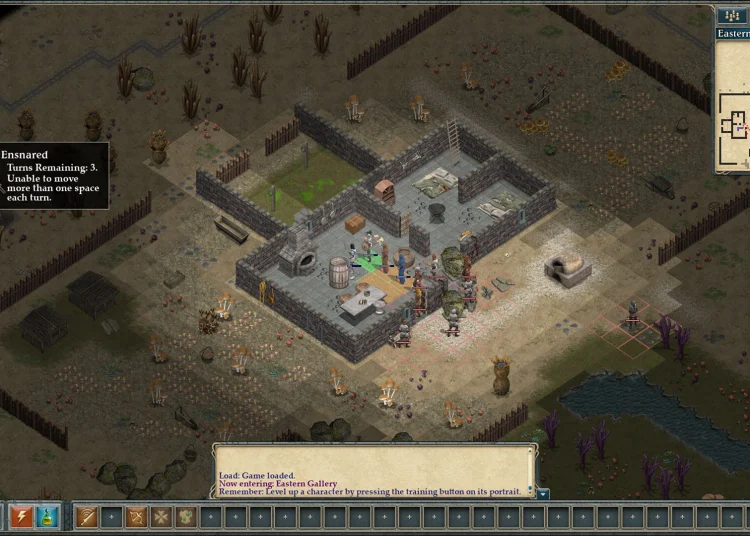This screenshot has height=536, width=750.
Task: Expand the message log arrow button
Action: tap(542, 493)
